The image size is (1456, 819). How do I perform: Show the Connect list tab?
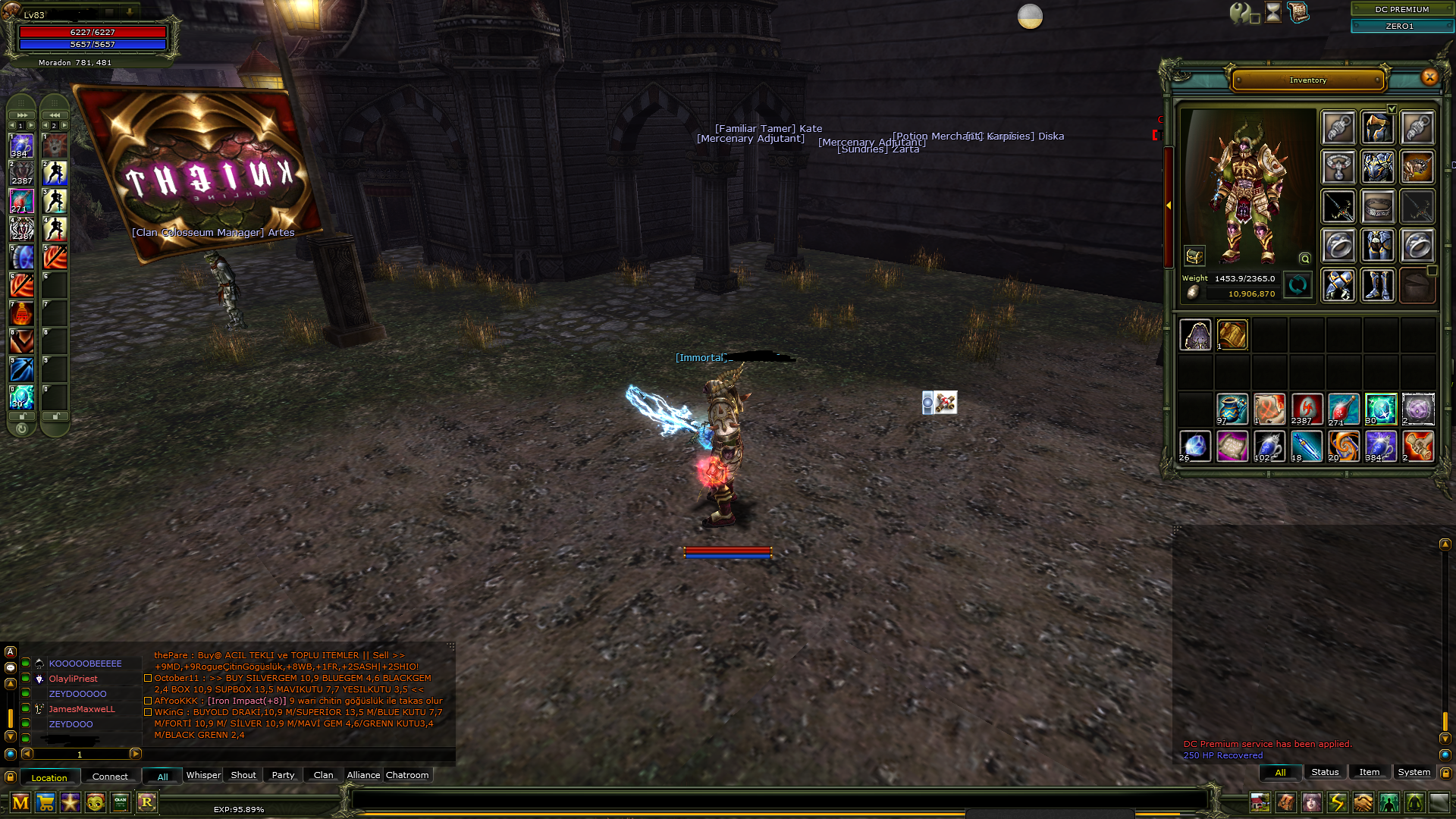110,777
